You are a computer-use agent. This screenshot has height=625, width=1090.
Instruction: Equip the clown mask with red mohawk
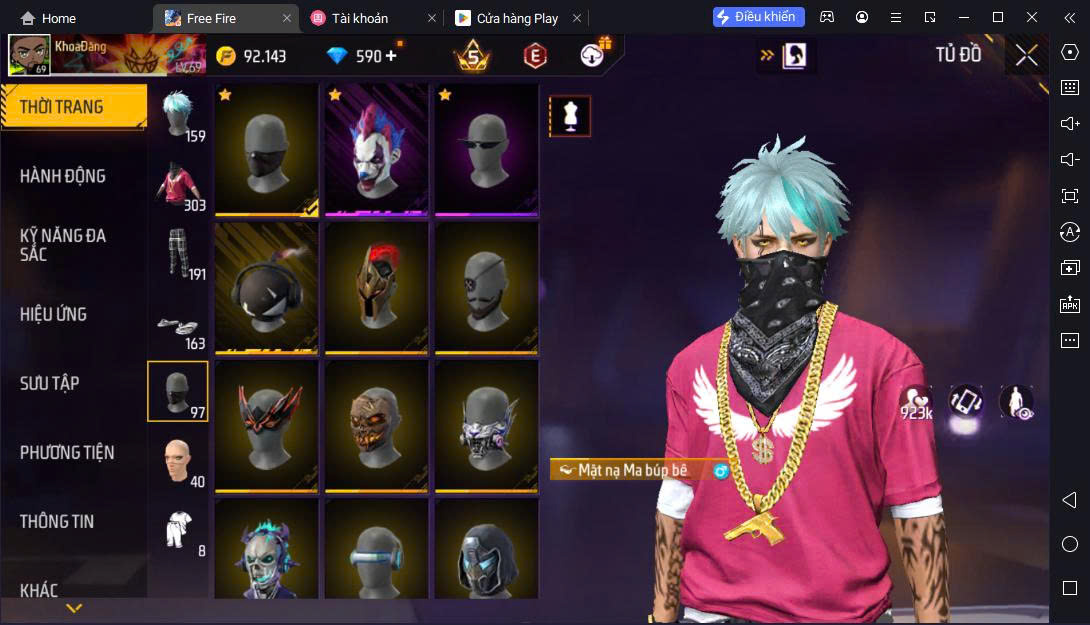[376, 148]
